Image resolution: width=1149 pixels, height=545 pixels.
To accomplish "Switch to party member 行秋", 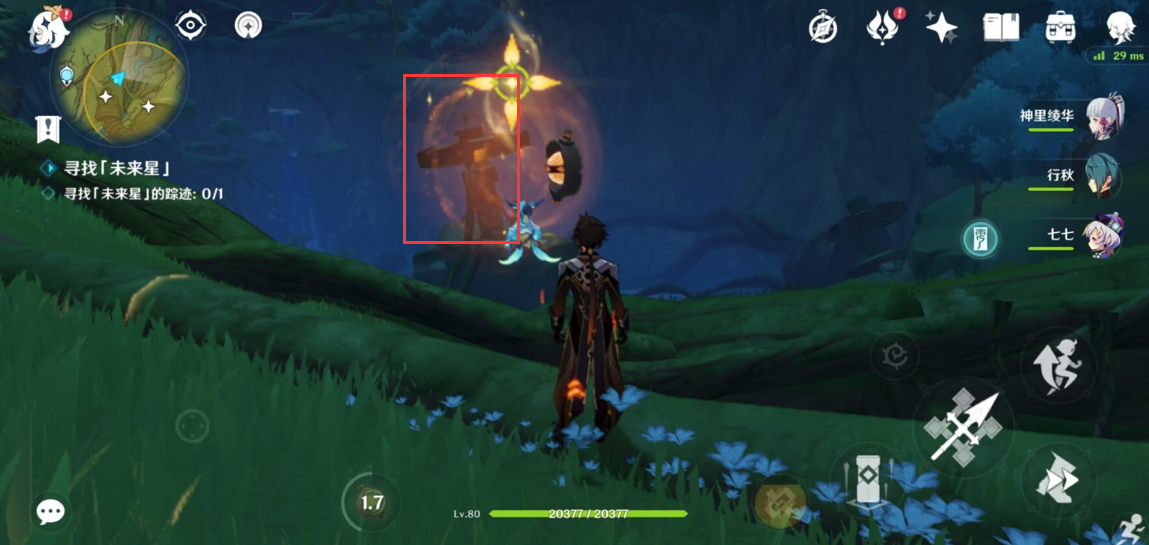I will coord(1100,177).
